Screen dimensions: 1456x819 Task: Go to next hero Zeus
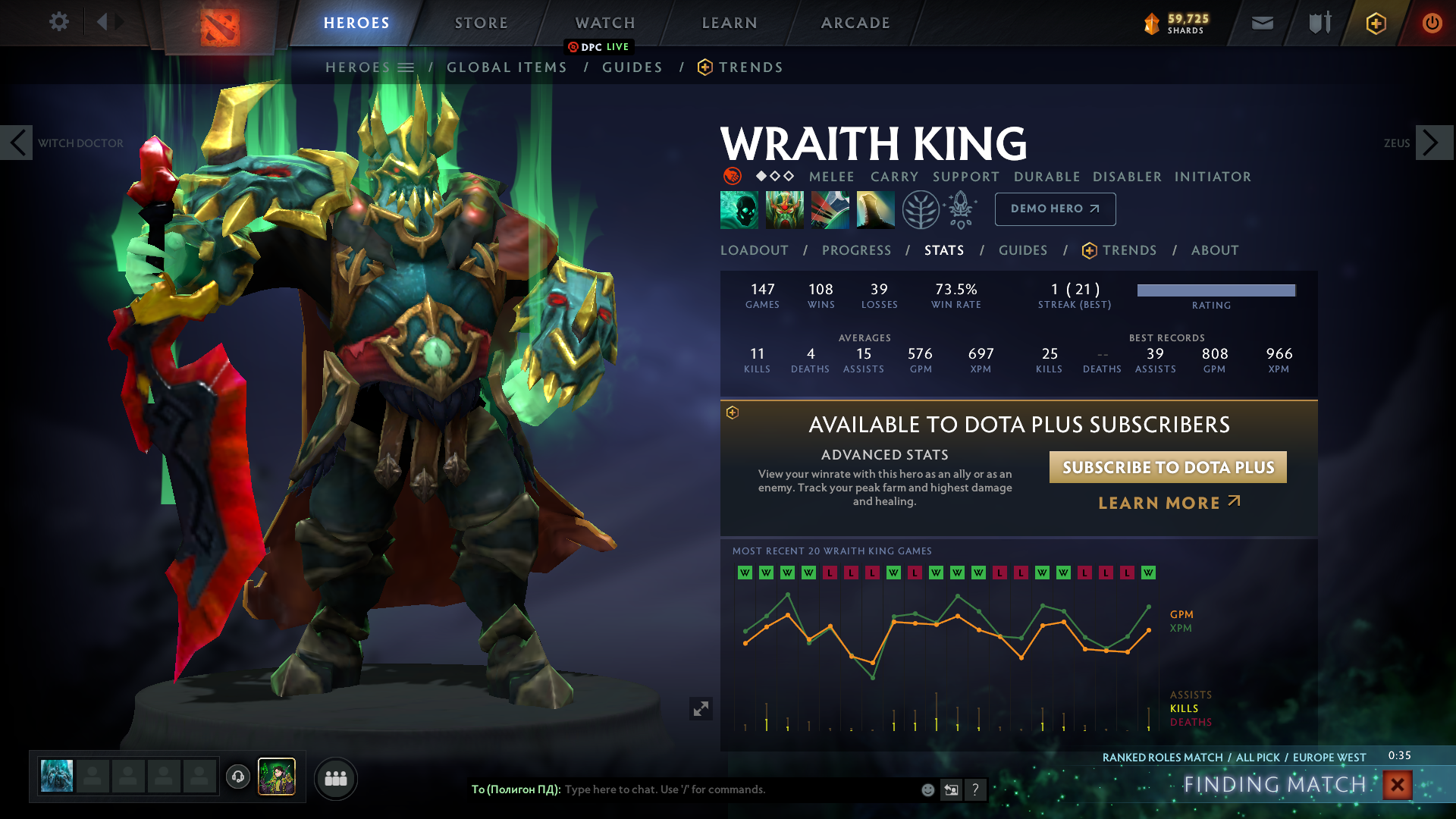[x=1433, y=143]
